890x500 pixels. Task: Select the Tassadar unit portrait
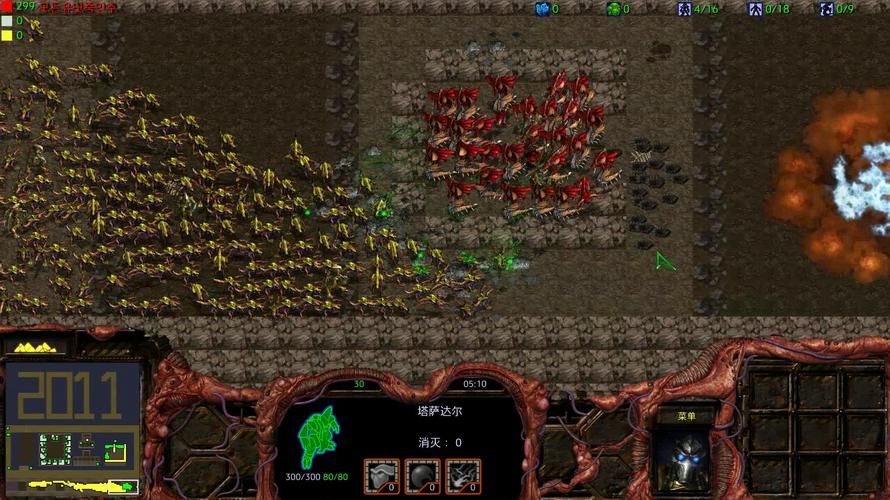pos(686,462)
